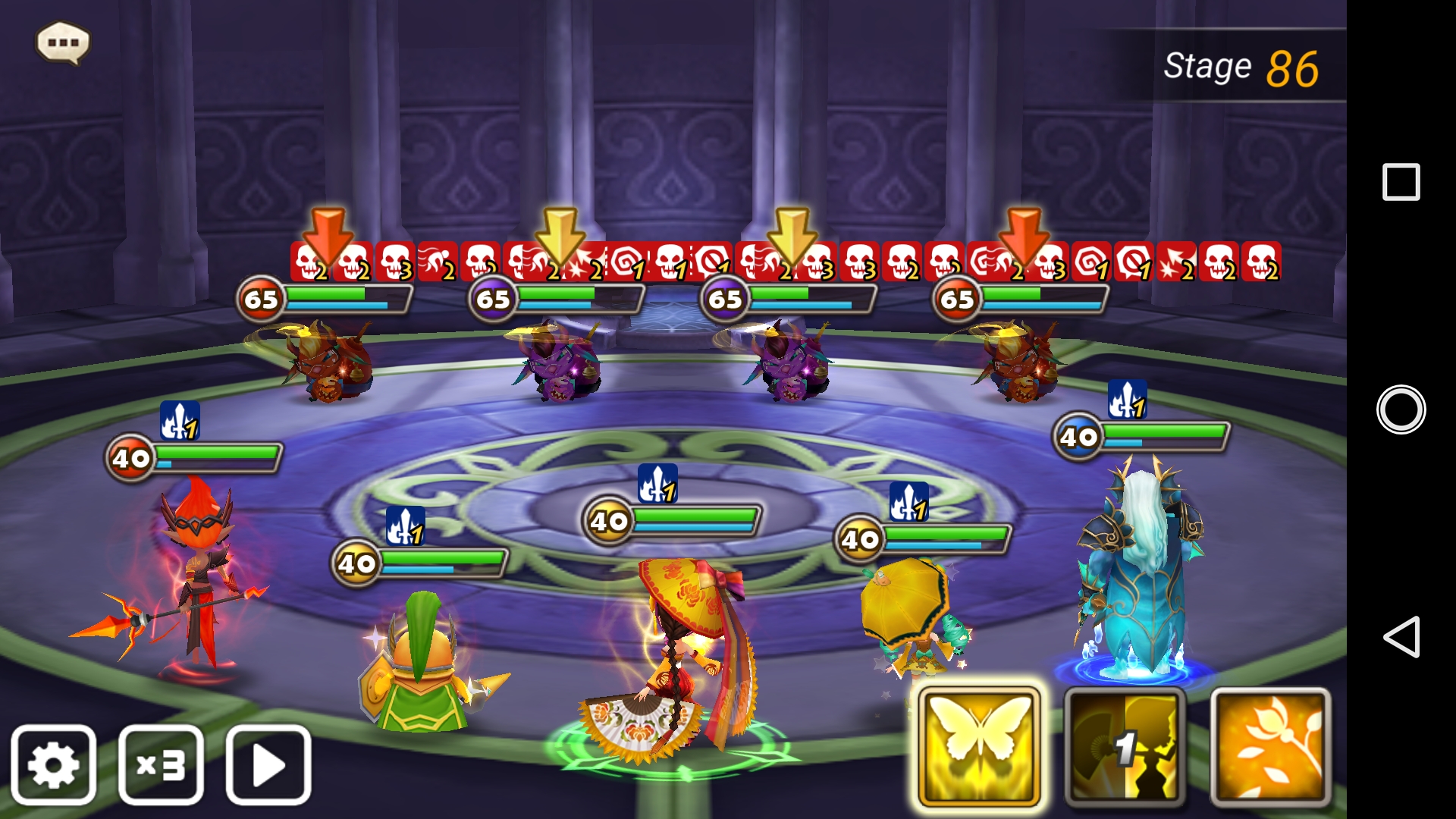The image size is (1456, 819).
Task: Tap the Android home circle button
Action: click(1401, 409)
